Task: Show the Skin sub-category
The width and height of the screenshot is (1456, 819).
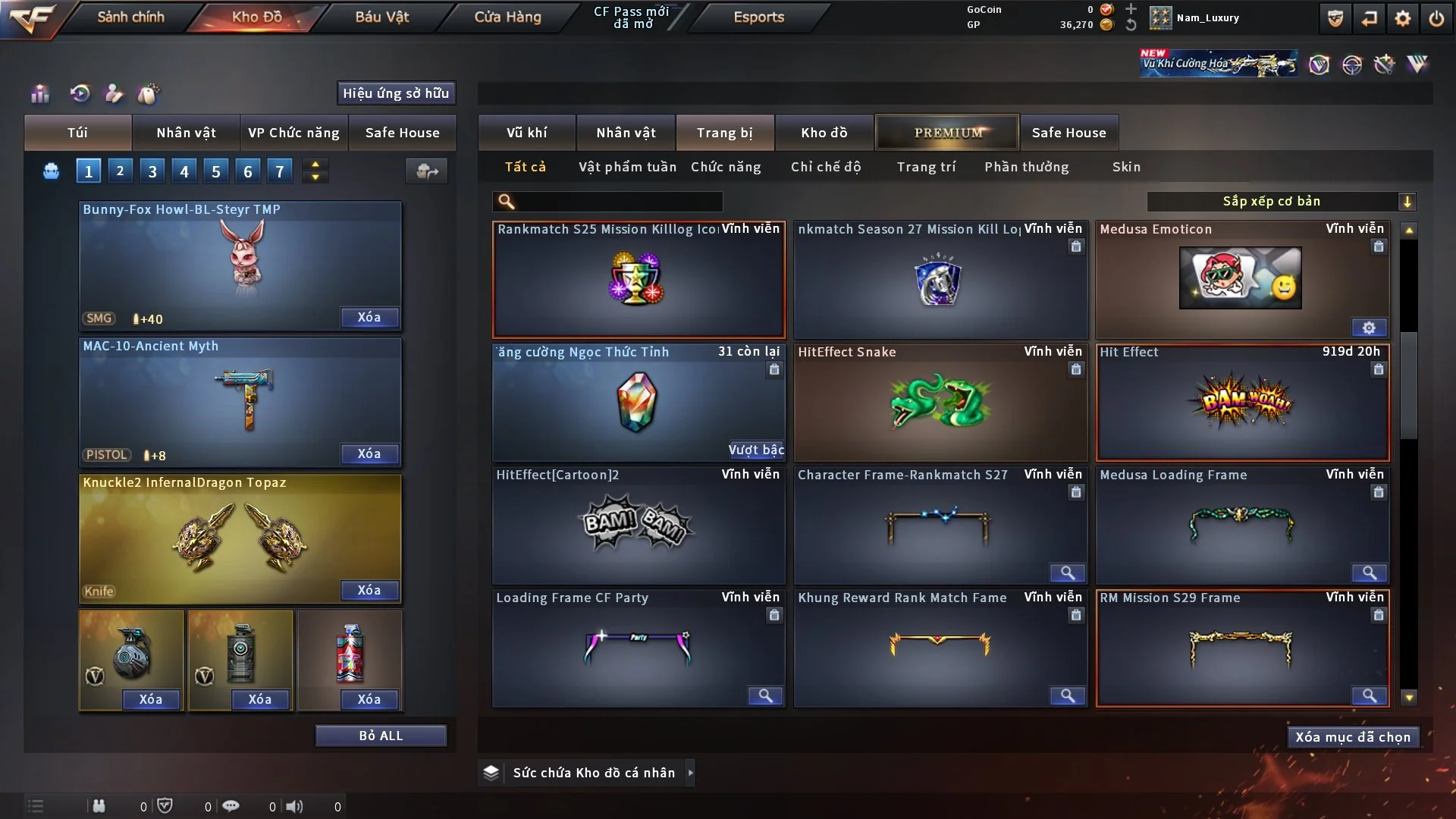Action: [x=1126, y=167]
